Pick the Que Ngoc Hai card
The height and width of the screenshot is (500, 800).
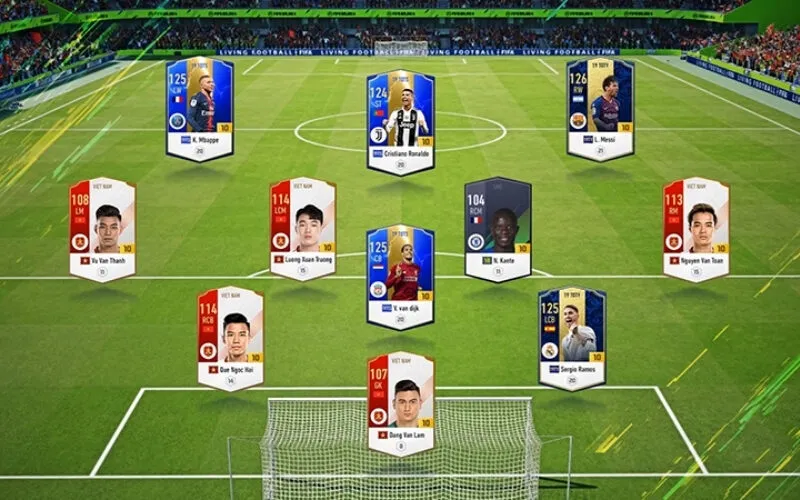tap(230, 337)
